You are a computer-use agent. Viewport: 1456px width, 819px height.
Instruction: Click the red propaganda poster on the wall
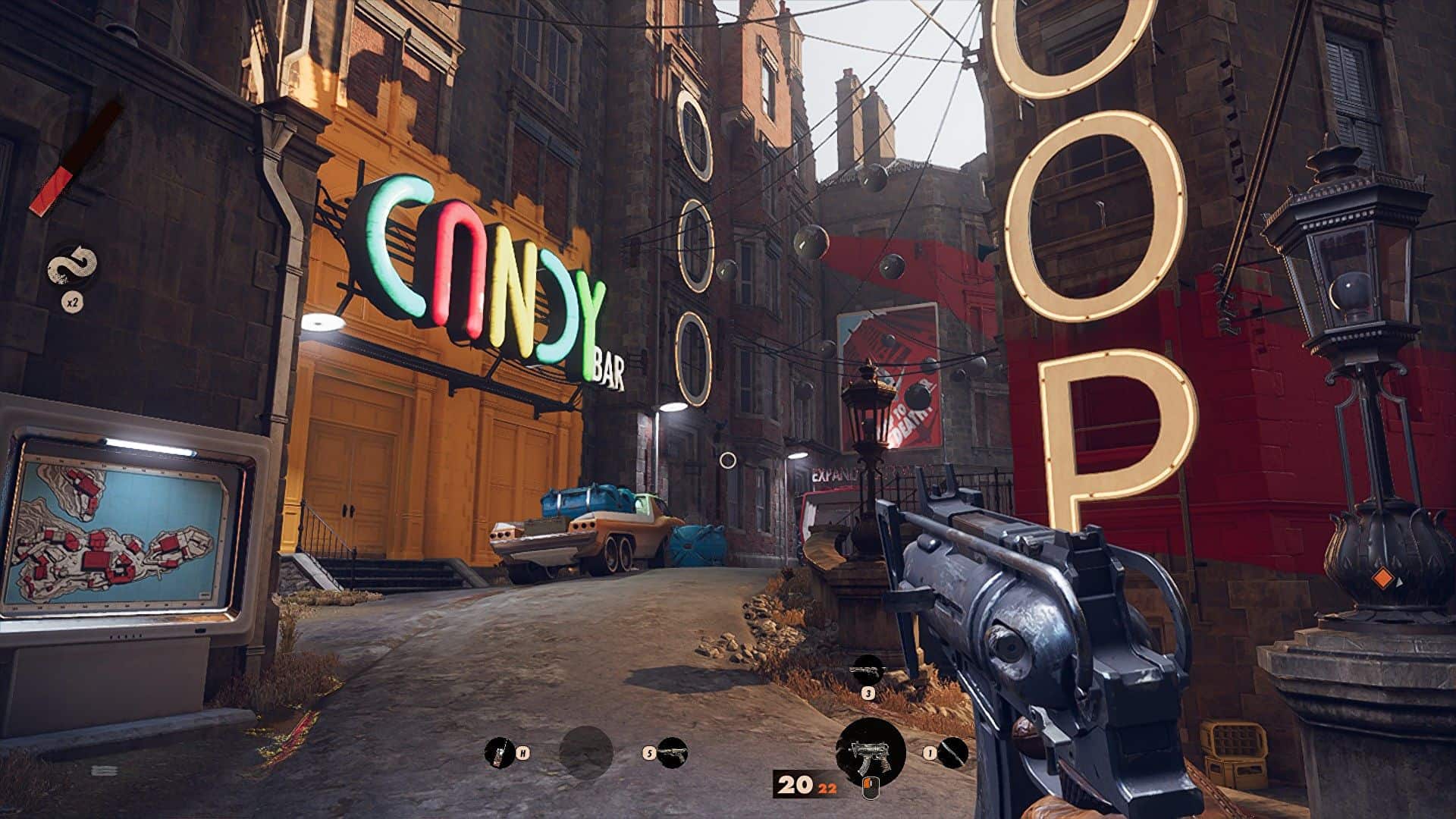(x=887, y=364)
